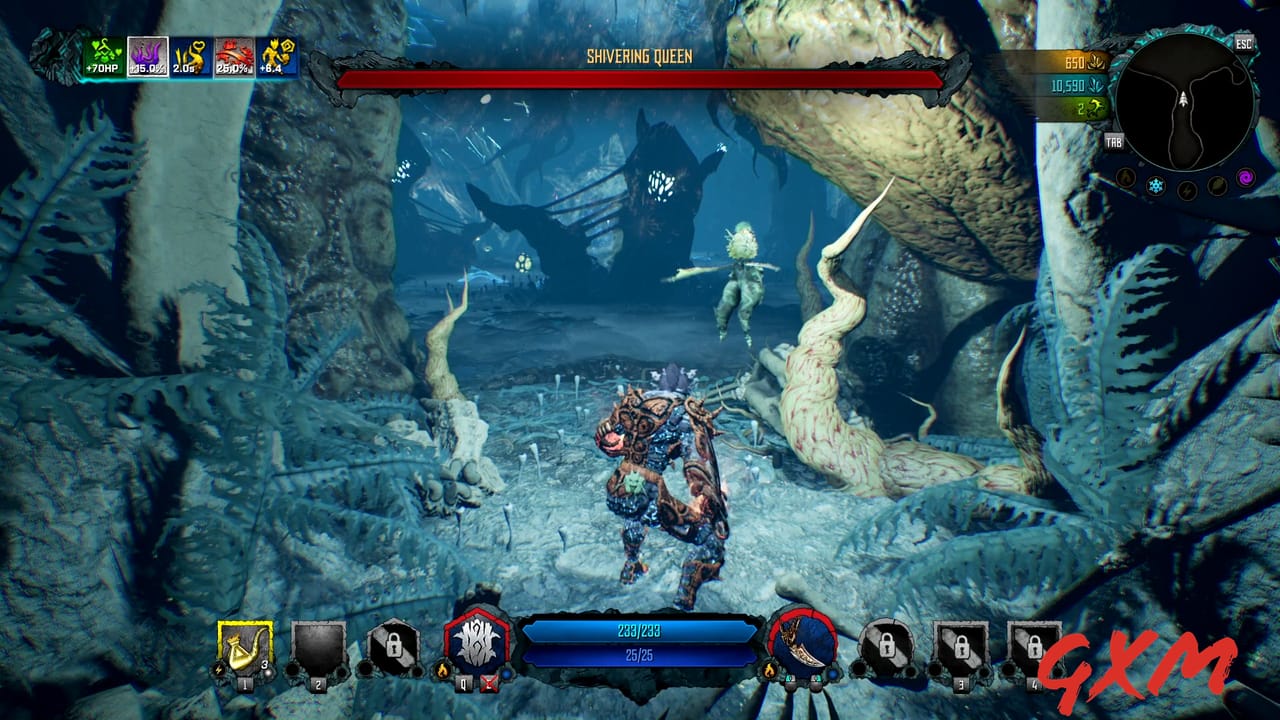
Task: Click the 10,590 teal currency counter
Action: pyautogui.click(x=1071, y=88)
